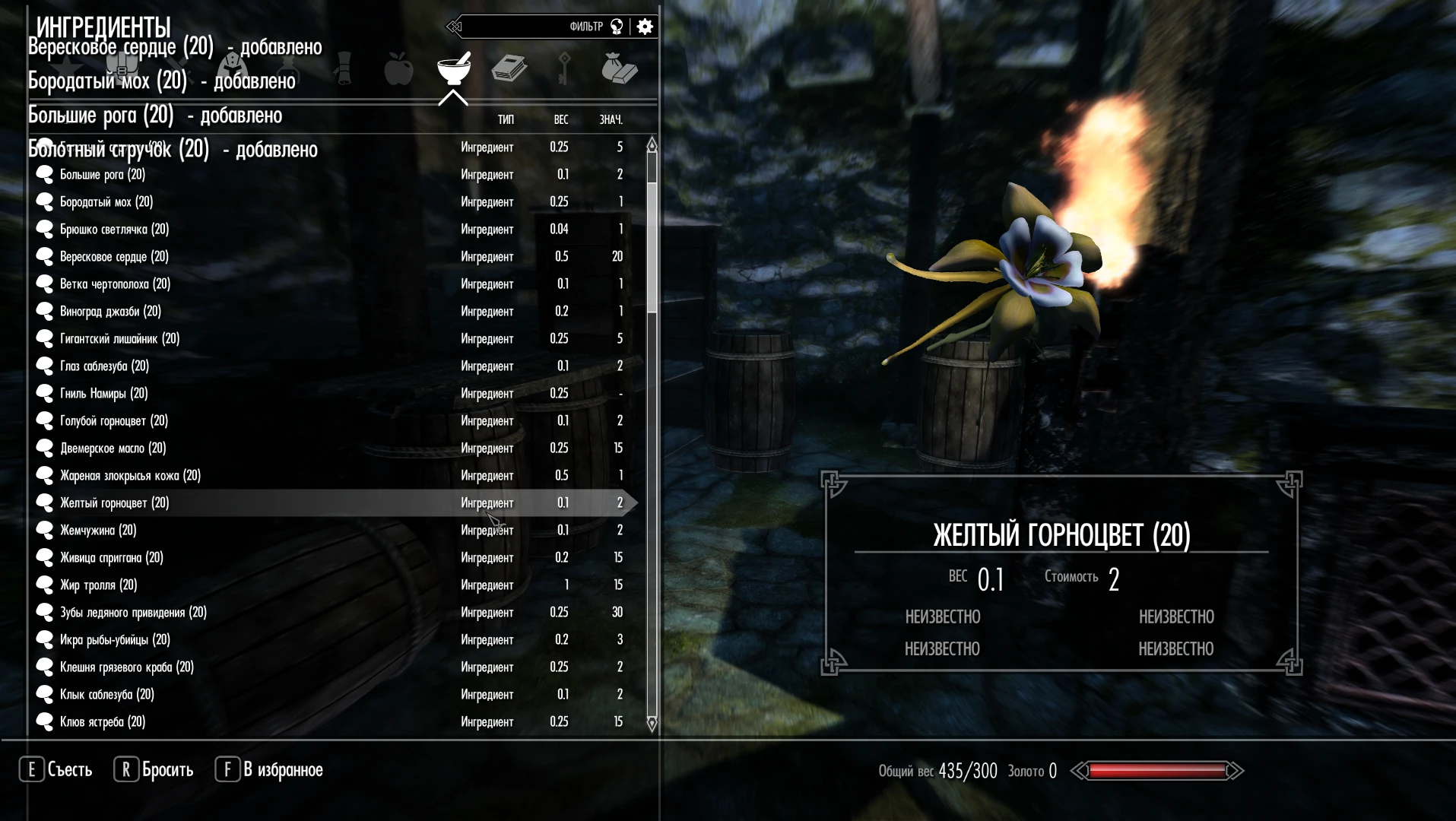The height and width of the screenshot is (821, 1456).
Task: Open the settings gear menu
Action: click(x=644, y=26)
